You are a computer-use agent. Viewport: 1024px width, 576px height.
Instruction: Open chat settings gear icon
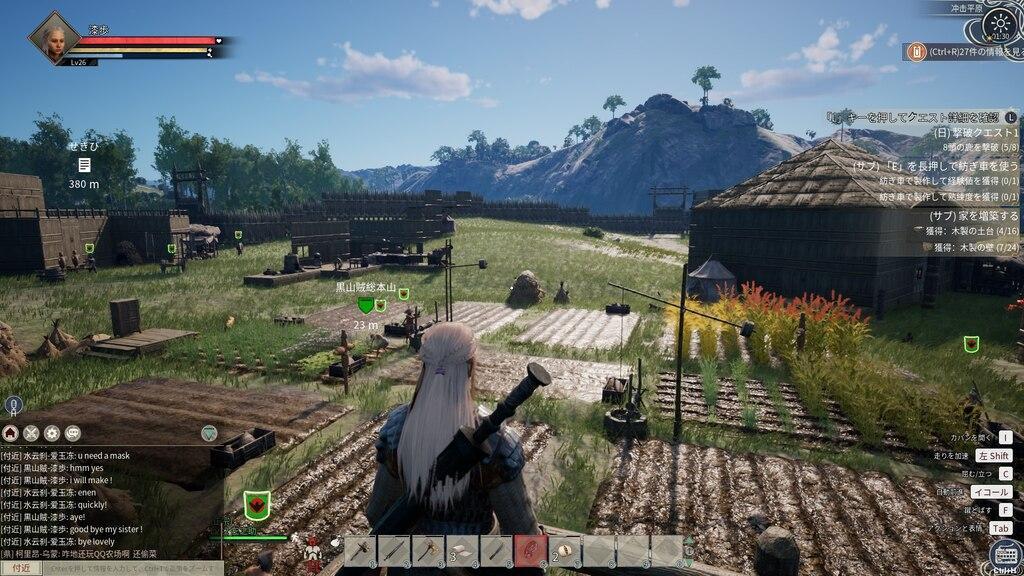[x=52, y=433]
